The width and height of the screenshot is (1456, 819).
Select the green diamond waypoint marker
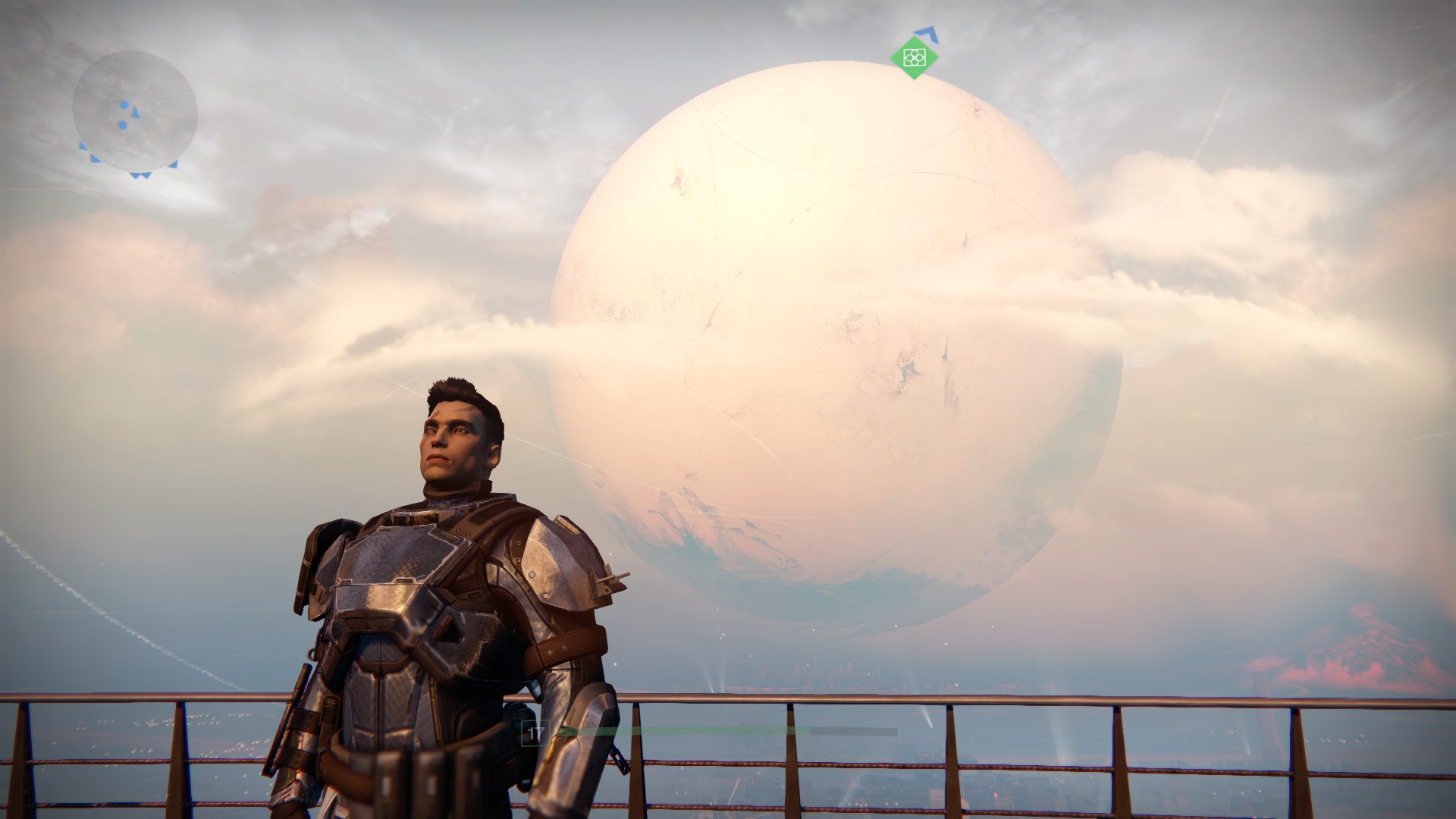915,56
